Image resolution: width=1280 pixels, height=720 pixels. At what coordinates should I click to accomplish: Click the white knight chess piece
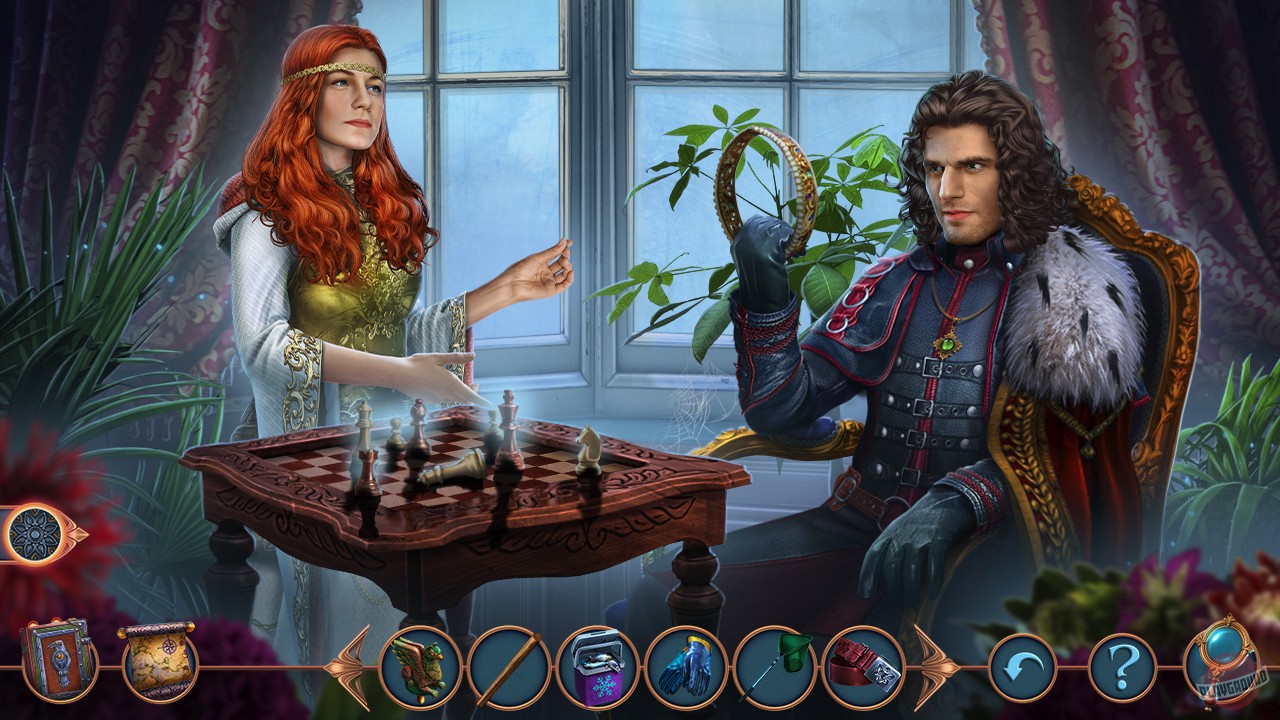click(590, 448)
